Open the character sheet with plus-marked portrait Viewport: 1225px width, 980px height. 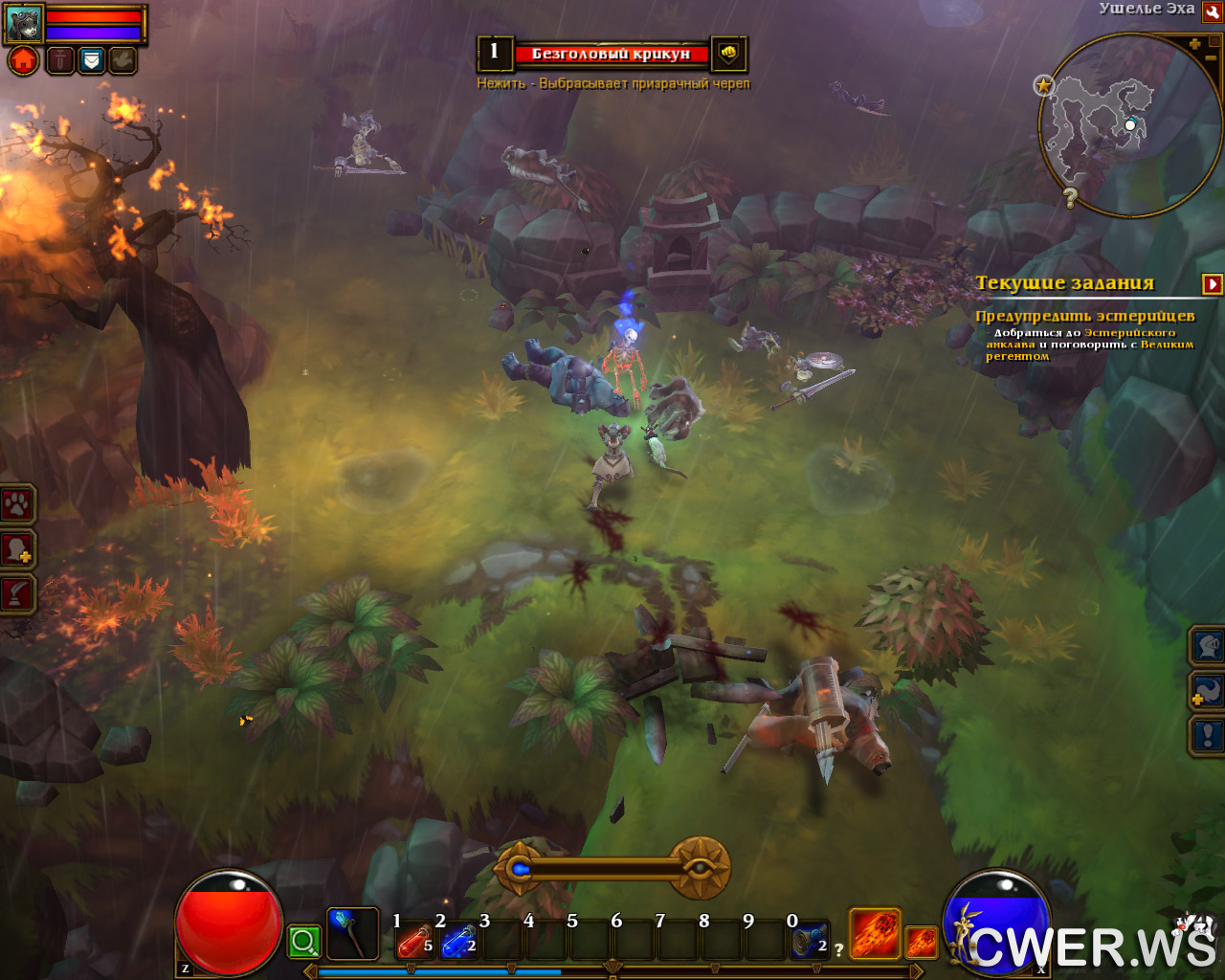pyautogui.click(x=17, y=549)
